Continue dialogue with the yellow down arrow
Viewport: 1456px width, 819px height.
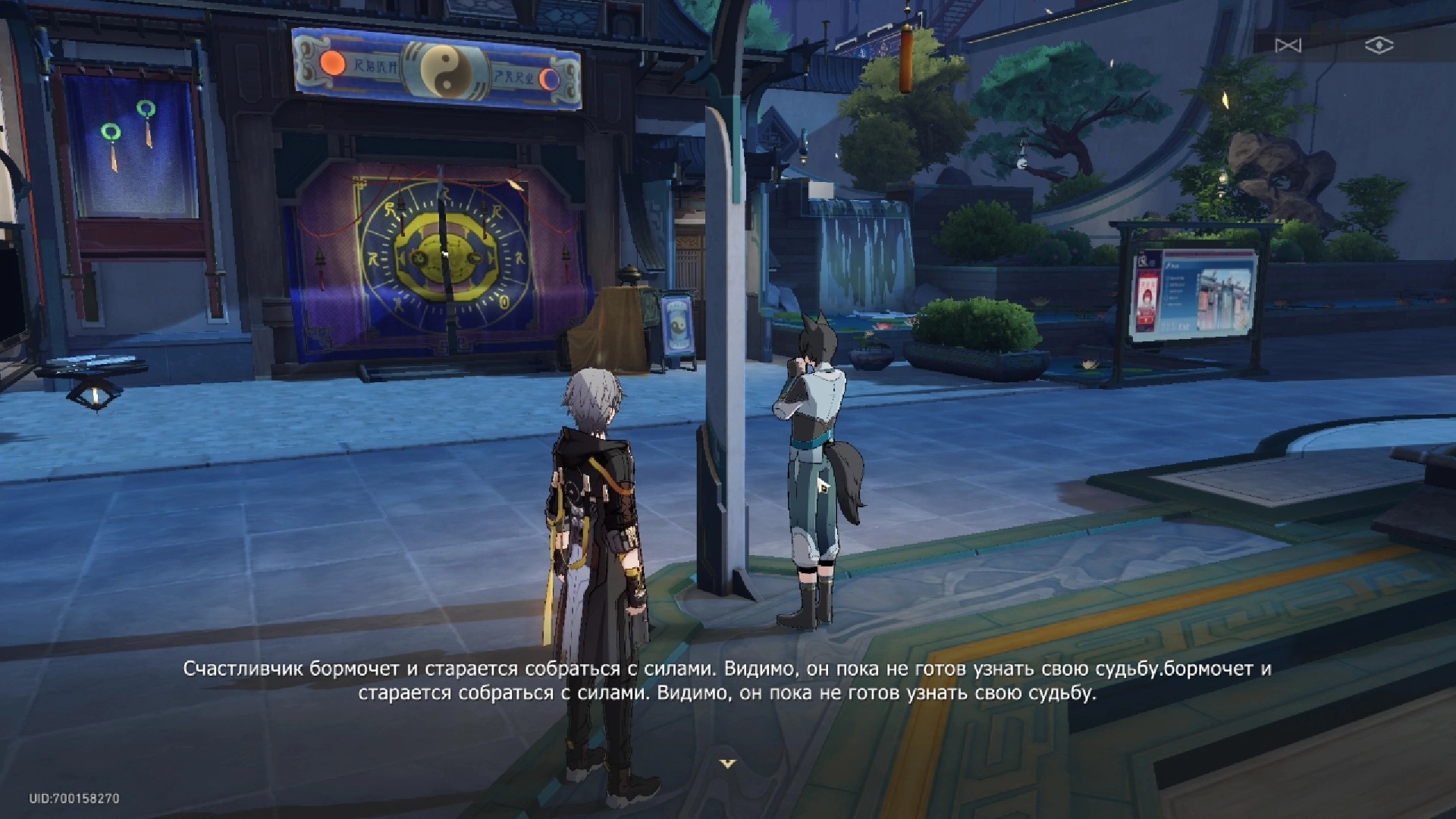pyautogui.click(x=728, y=764)
